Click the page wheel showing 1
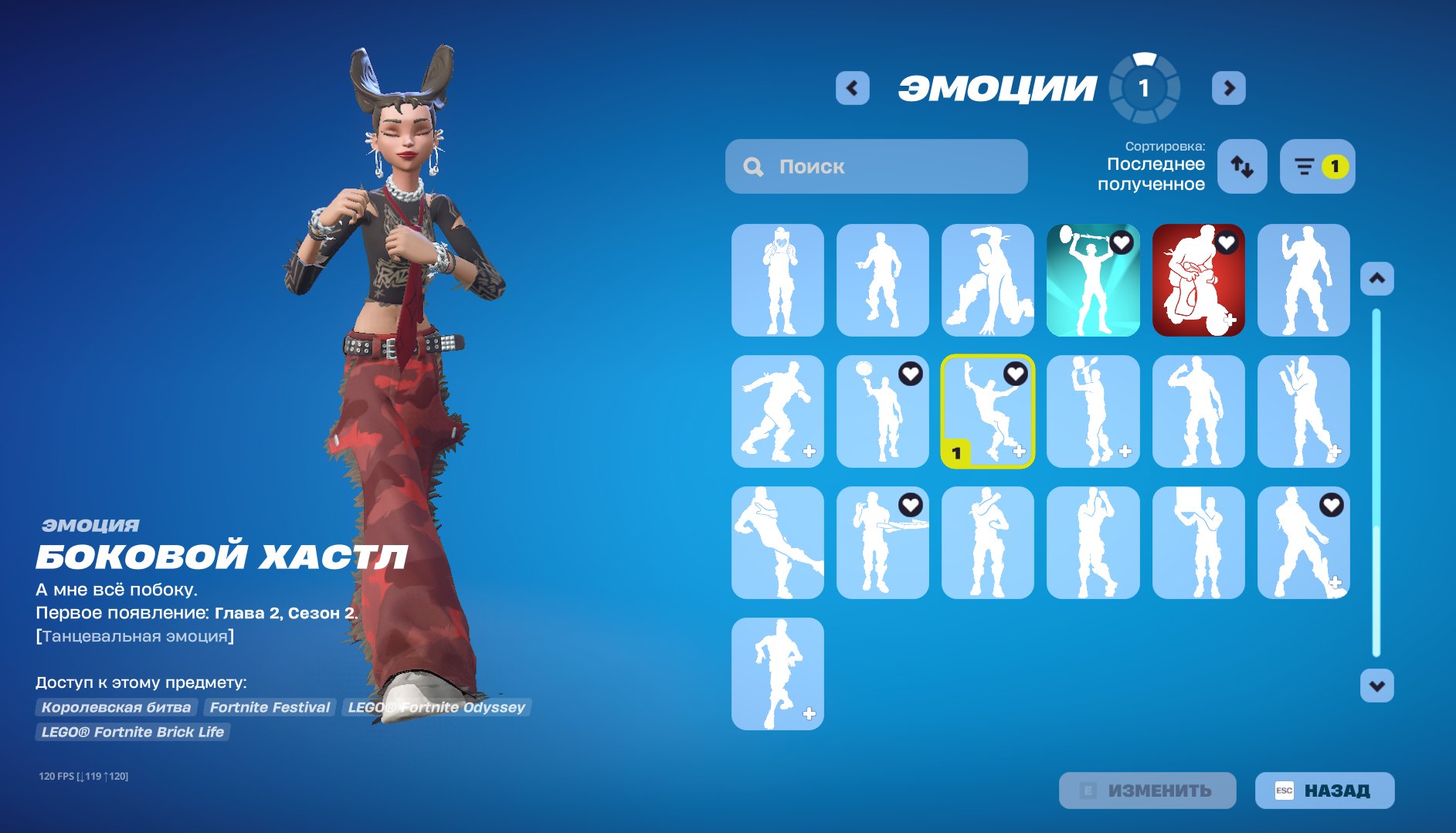The image size is (1456, 833). click(1143, 88)
